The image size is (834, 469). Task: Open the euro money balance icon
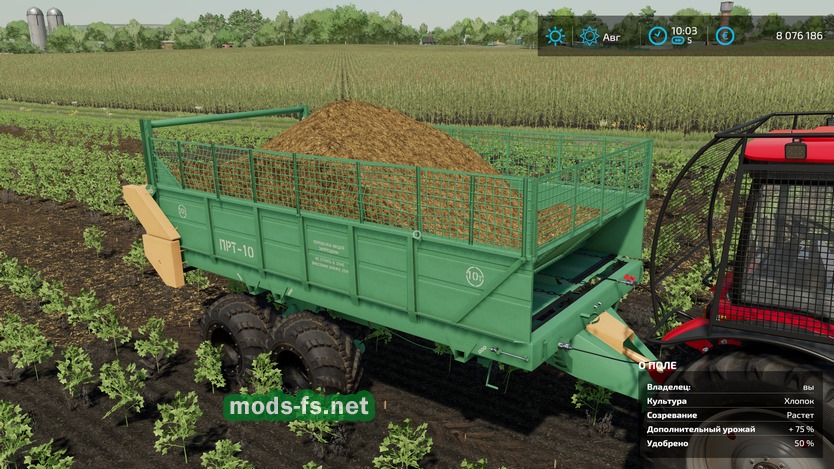724,36
